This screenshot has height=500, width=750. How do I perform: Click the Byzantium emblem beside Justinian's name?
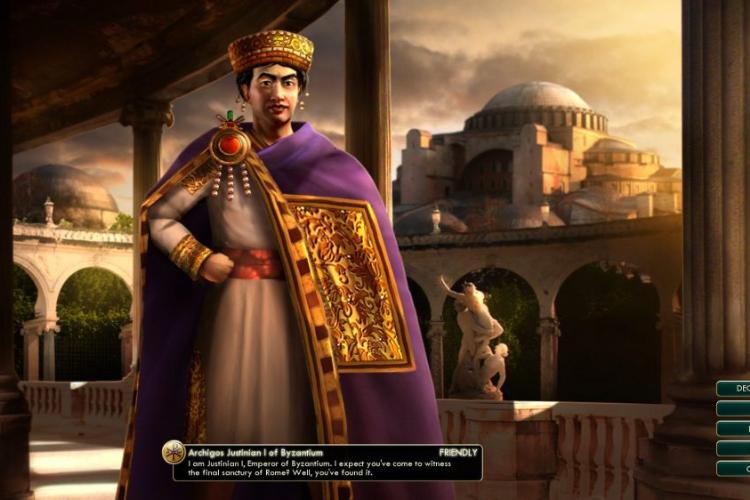(x=174, y=452)
